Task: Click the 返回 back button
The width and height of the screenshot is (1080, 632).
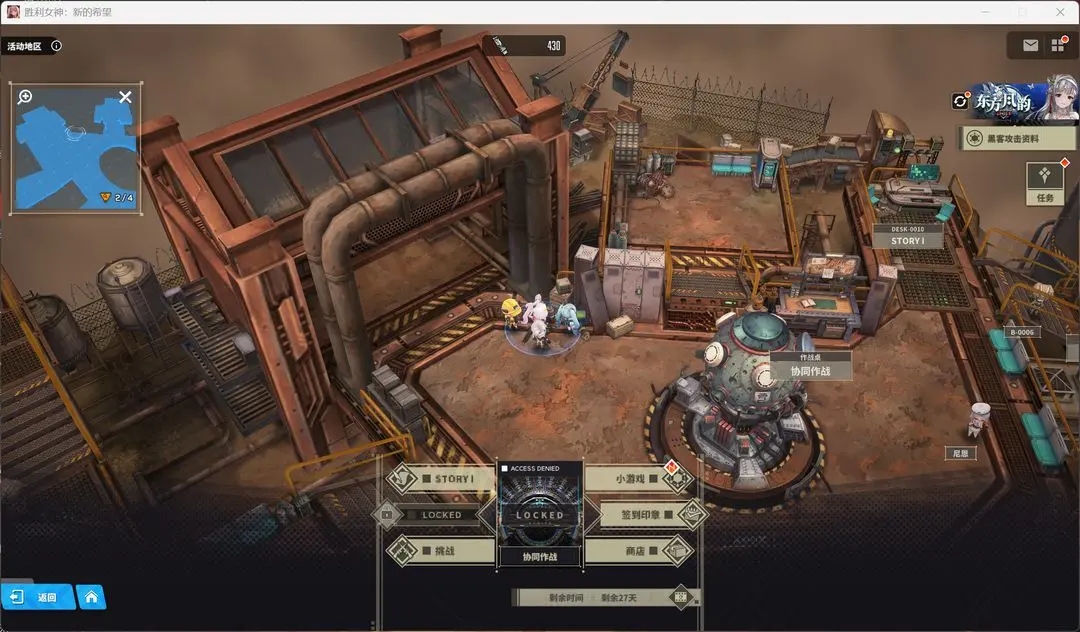Action: 38,597
